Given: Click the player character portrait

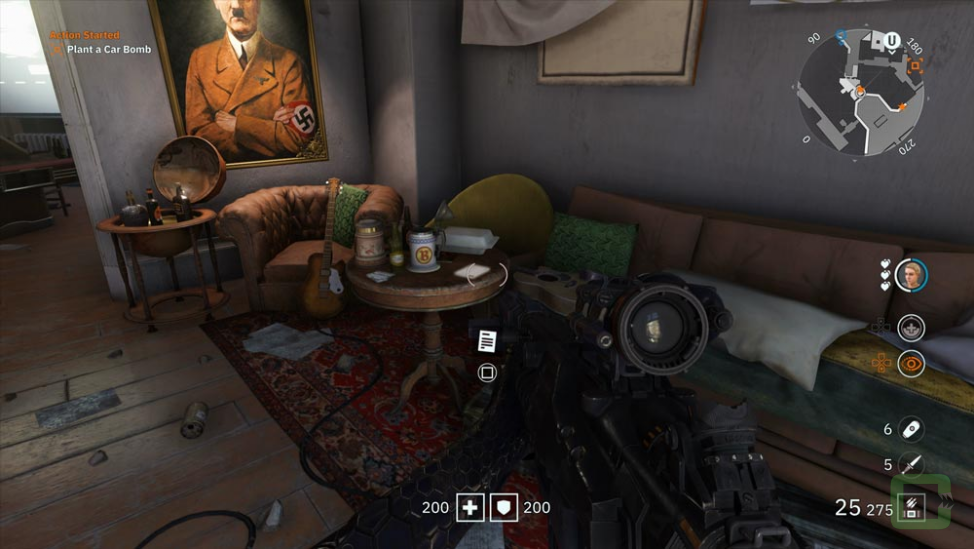Looking at the screenshot, I should [910, 274].
